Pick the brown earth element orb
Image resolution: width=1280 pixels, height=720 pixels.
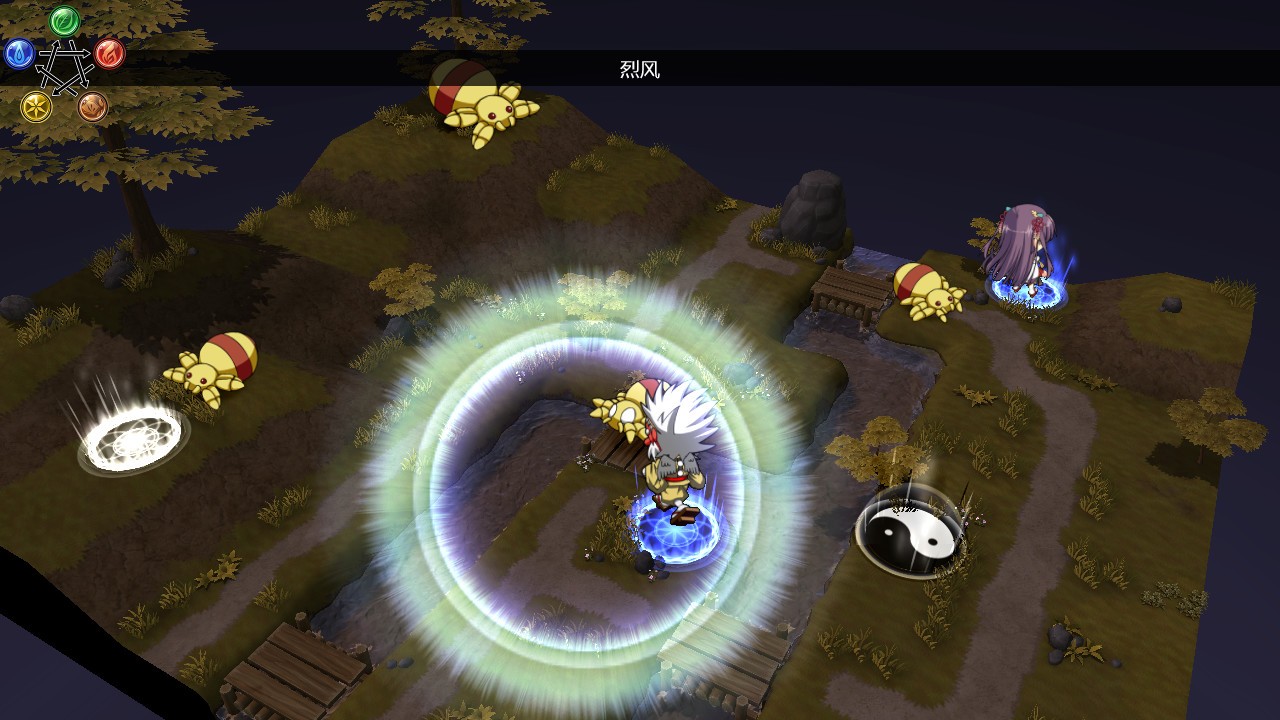[93, 106]
